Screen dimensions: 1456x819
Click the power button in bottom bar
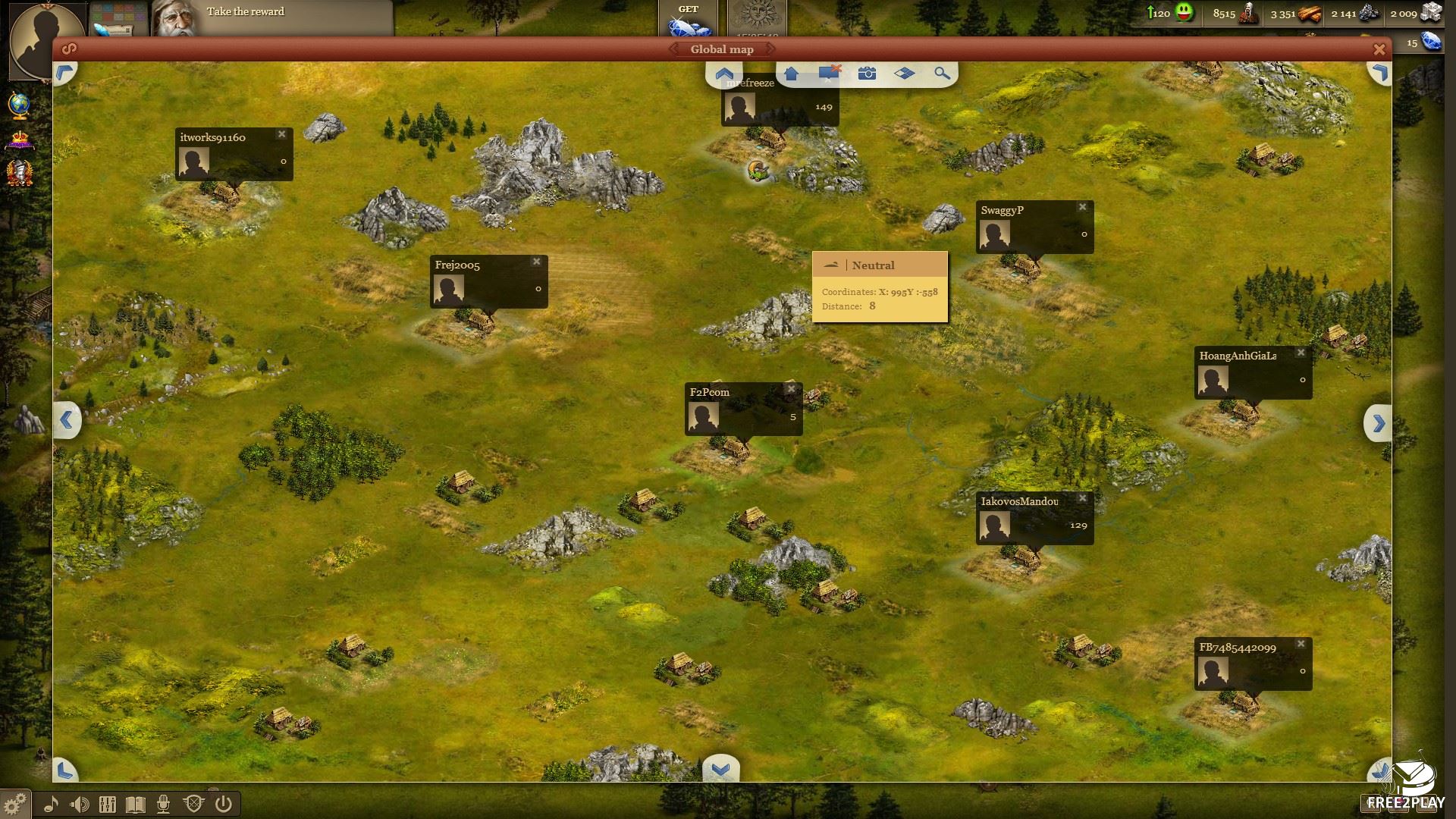click(223, 804)
